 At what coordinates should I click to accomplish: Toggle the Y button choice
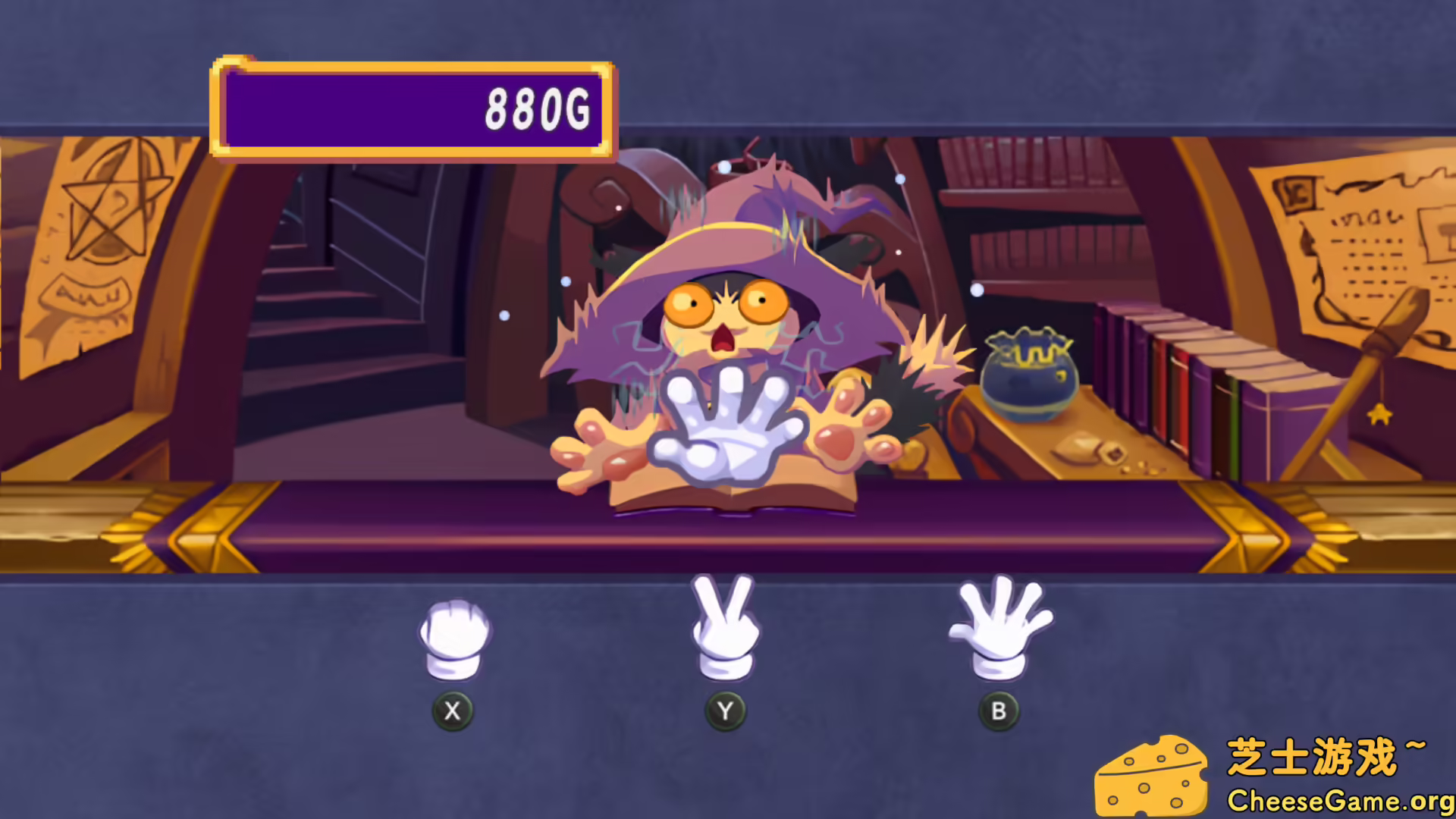click(724, 711)
